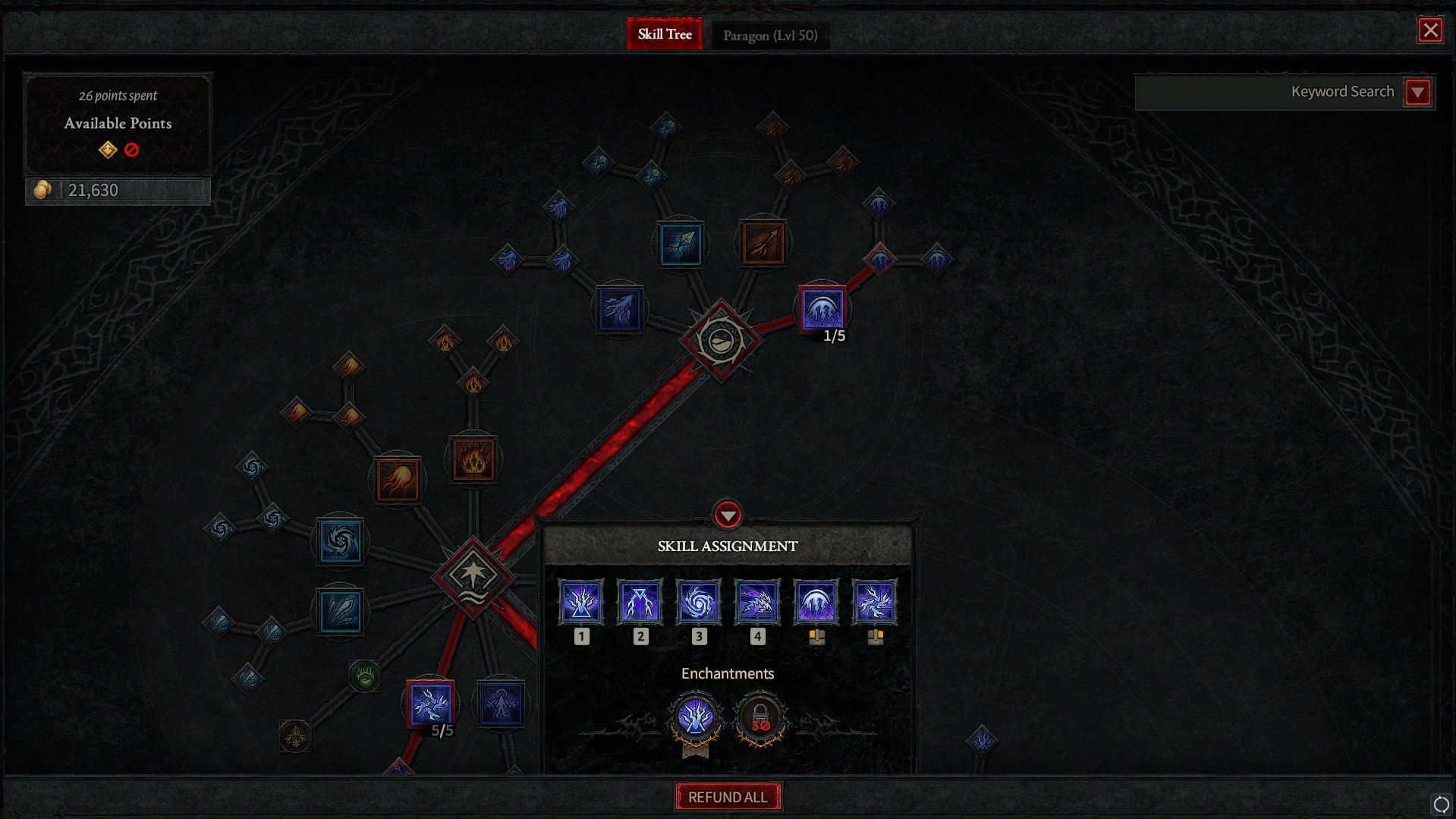
Task: Click the 1/5 skill node on the red path
Action: click(x=821, y=307)
